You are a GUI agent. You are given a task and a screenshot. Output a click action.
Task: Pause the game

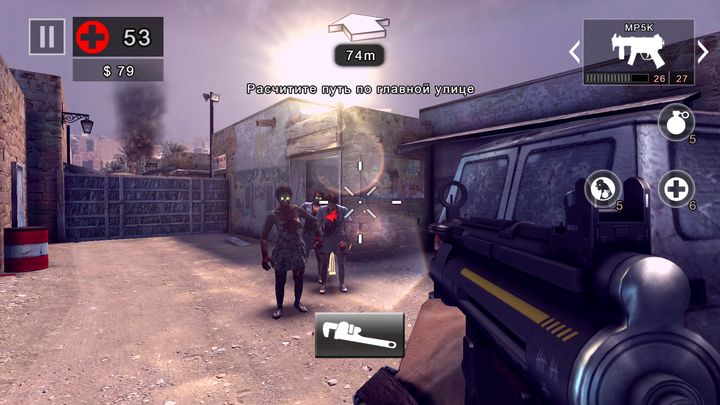point(46,37)
